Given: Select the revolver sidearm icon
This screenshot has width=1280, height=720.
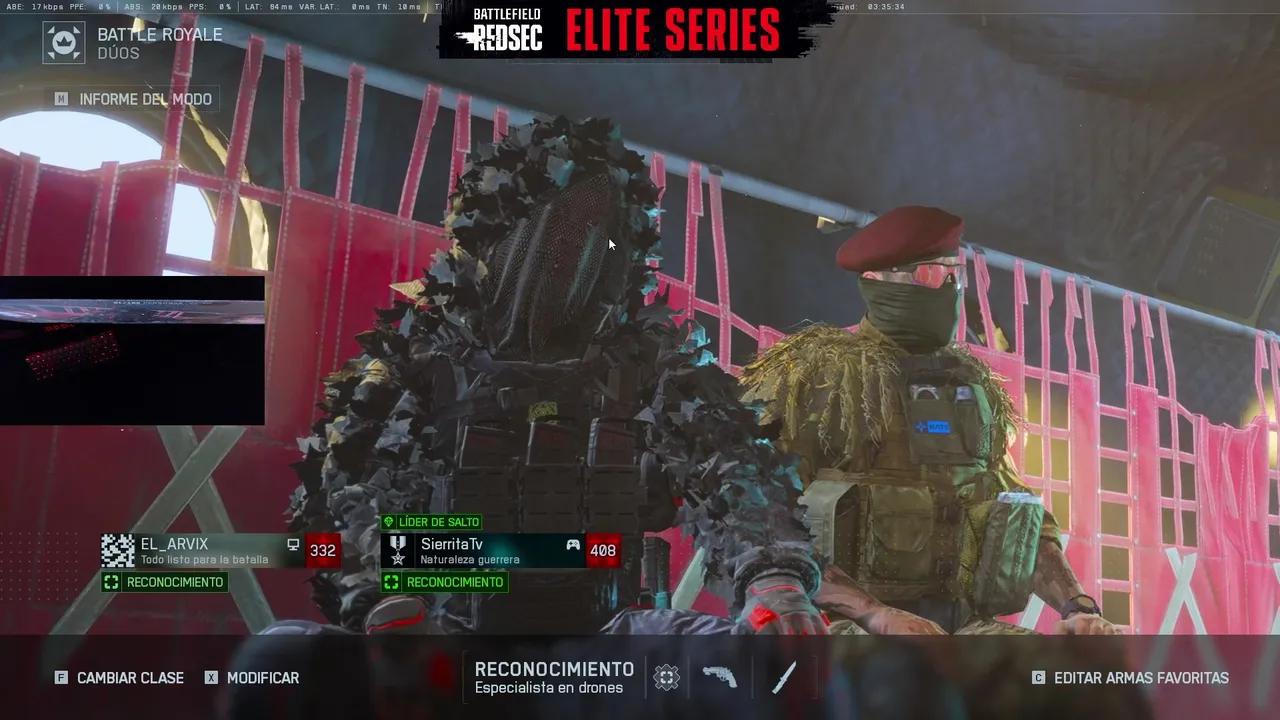Looking at the screenshot, I should coord(722,677).
